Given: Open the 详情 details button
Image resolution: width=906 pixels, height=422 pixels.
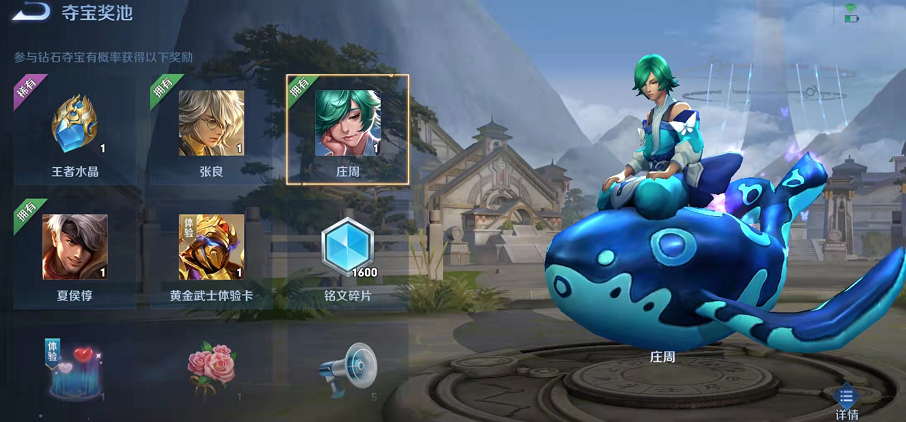Looking at the screenshot, I should coord(846,401).
